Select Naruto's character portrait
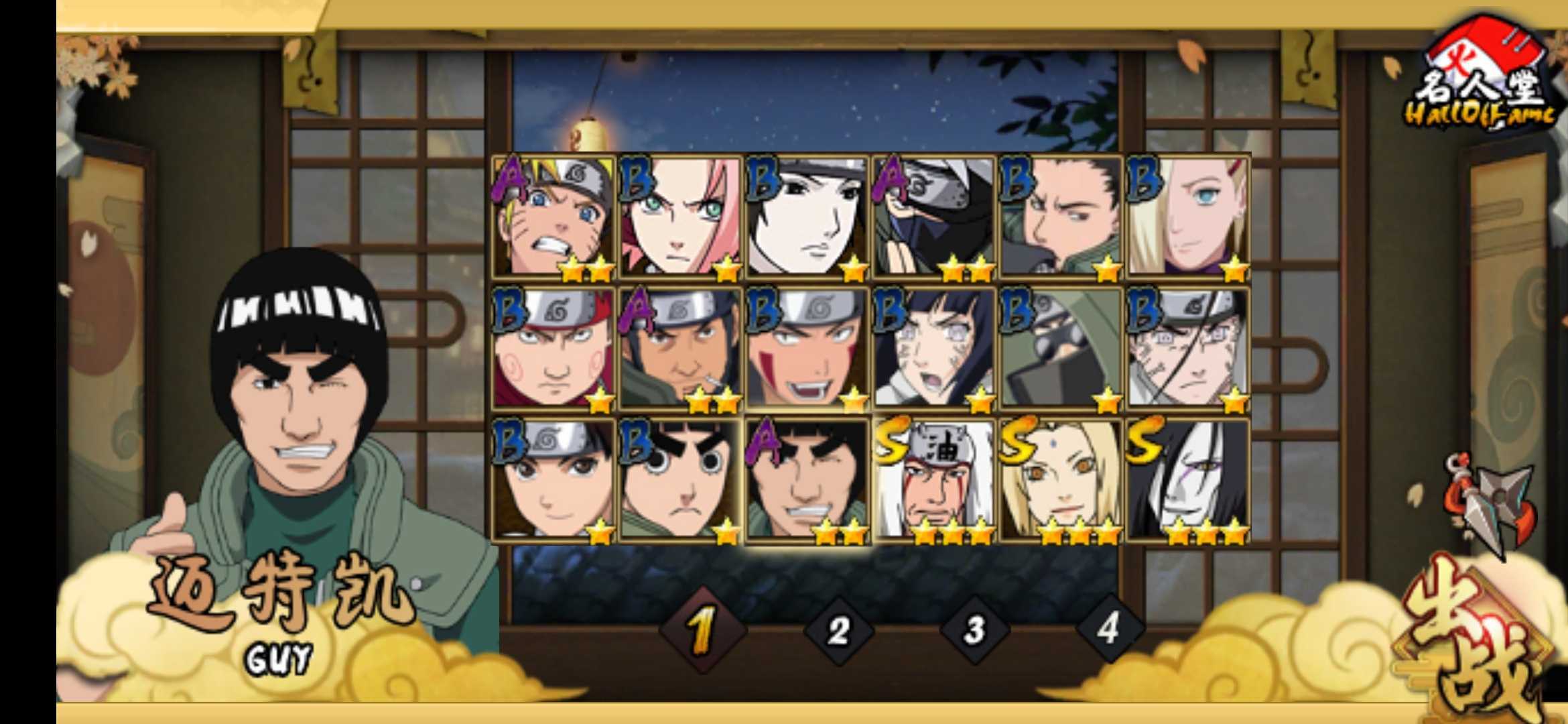The image size is (1568, 724). 553,217
